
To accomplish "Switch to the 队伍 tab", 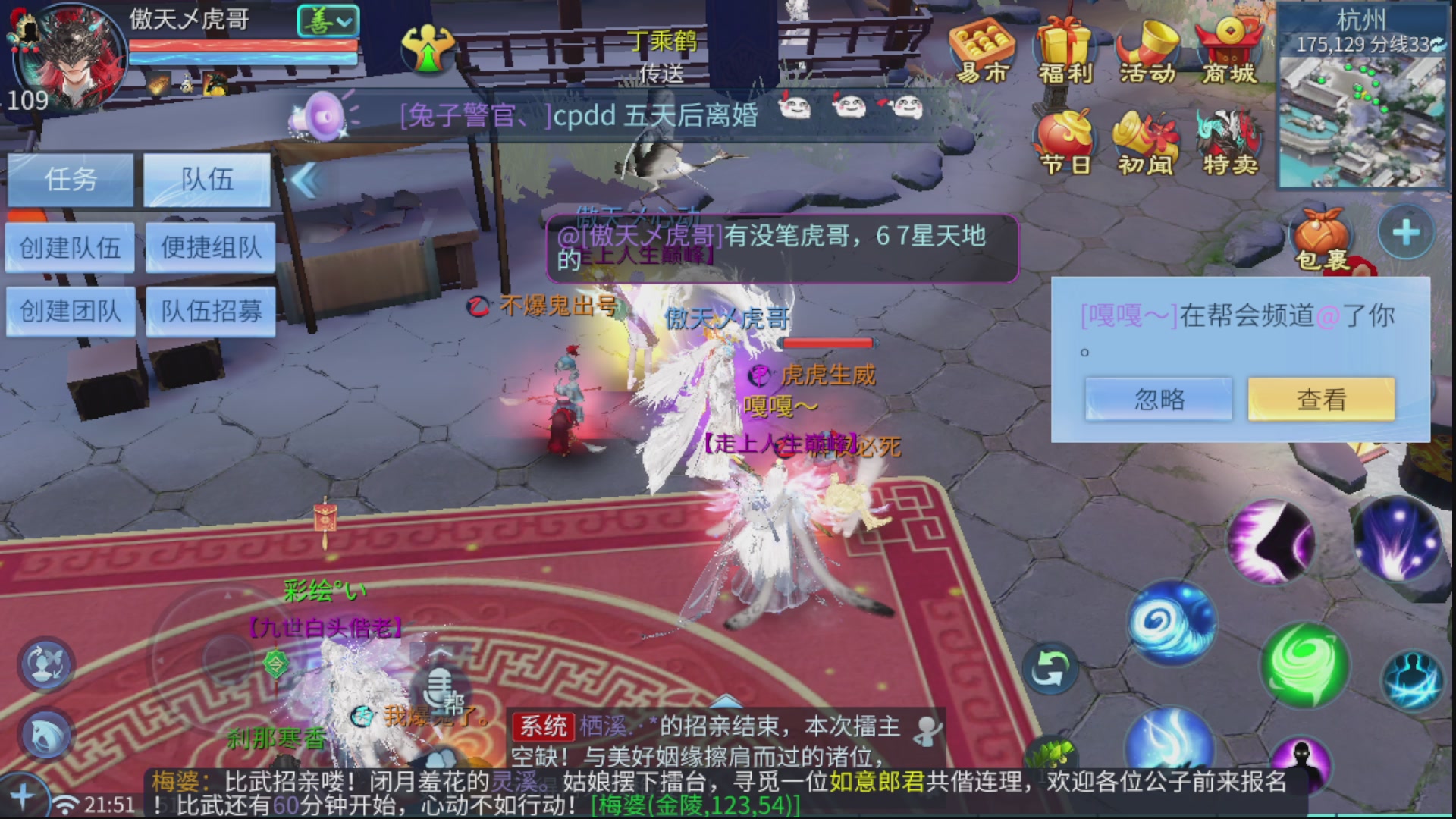I will point(206,180).
